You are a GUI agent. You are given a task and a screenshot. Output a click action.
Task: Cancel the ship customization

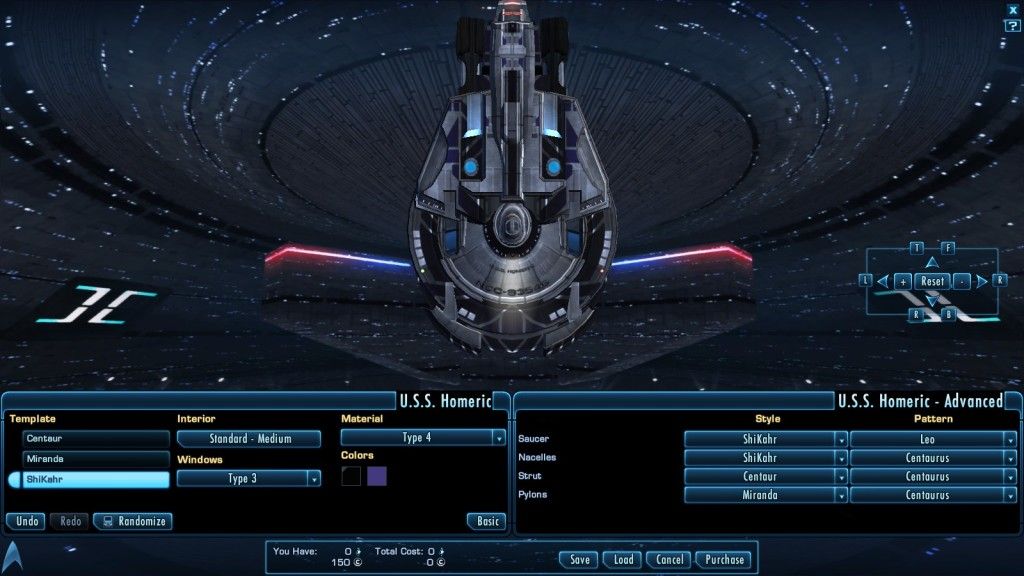click(669, 560)
